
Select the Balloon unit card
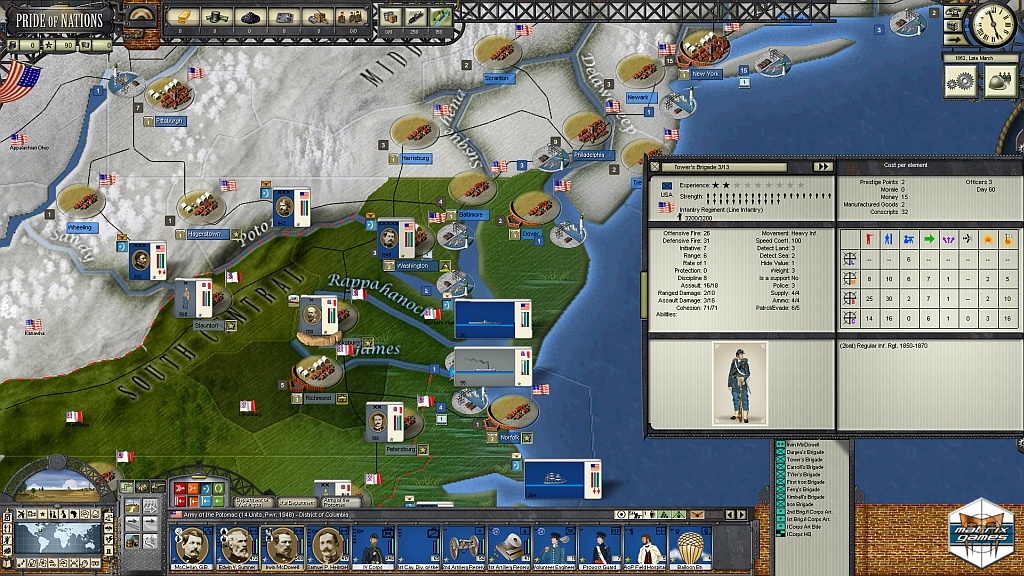[694, 546]
